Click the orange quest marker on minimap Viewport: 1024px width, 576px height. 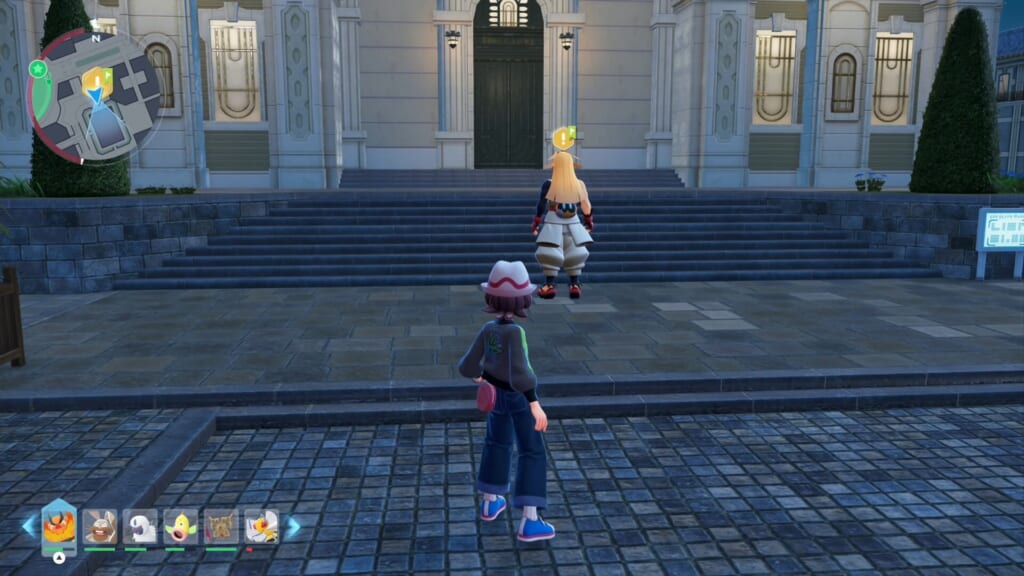tap(97, 78)
